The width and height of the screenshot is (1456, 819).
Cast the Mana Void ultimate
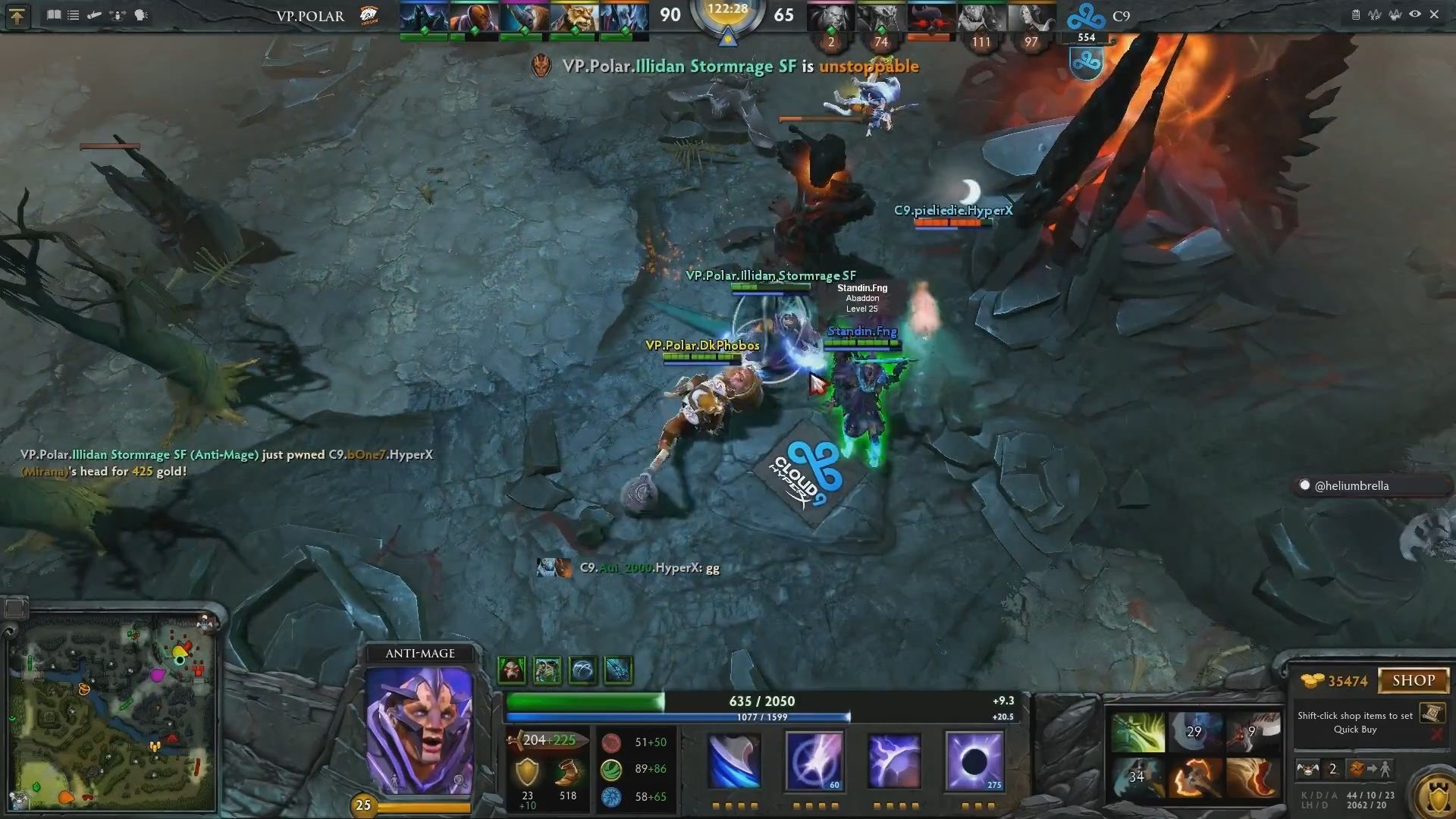click(974, 761)
